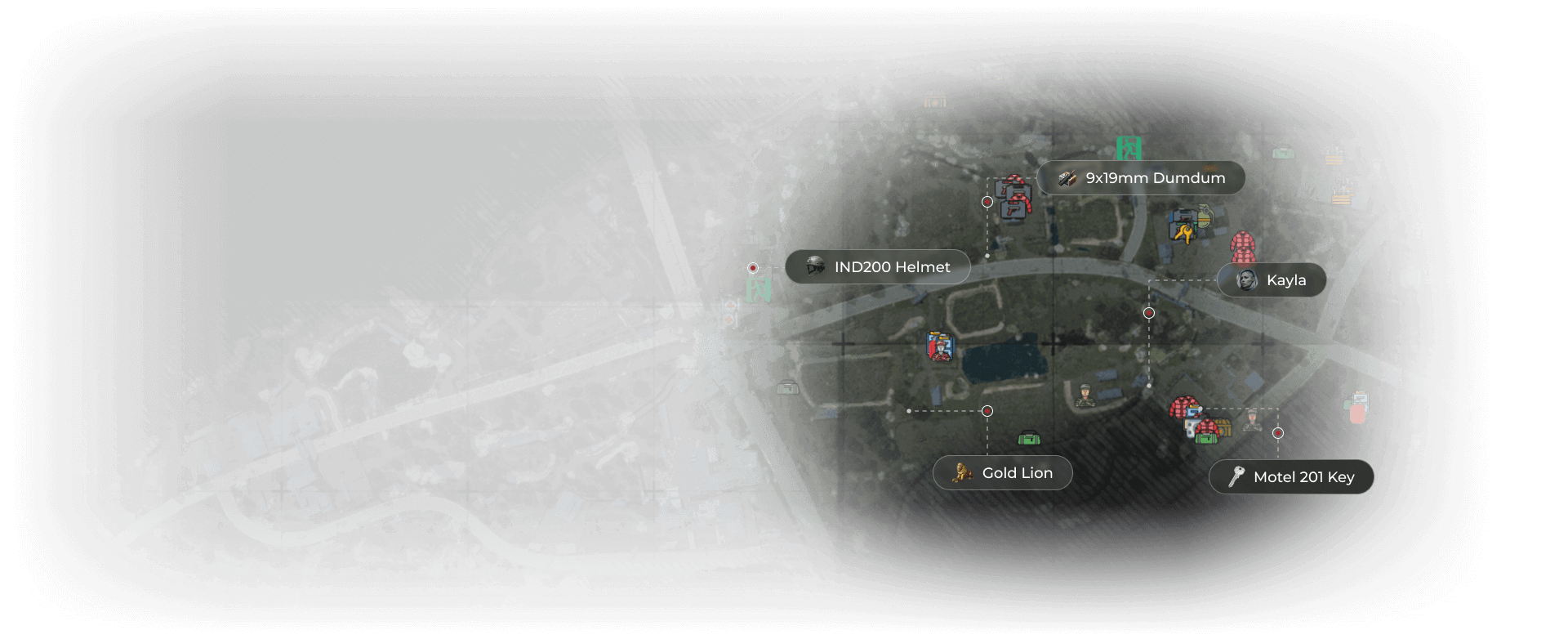Click Kayla's portrait inside her map label

(x=1247, y=280)
